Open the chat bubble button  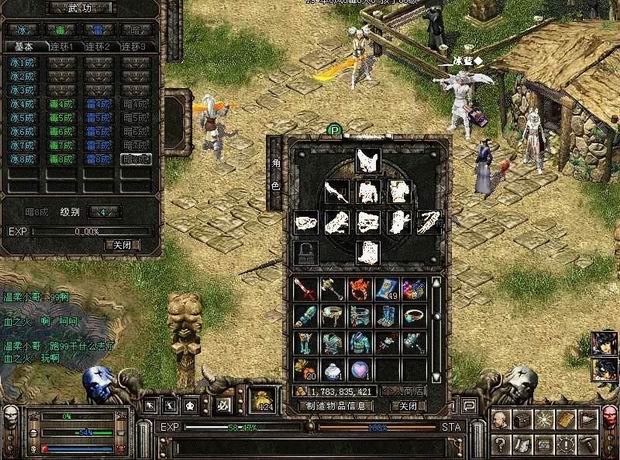click(468, 405)
